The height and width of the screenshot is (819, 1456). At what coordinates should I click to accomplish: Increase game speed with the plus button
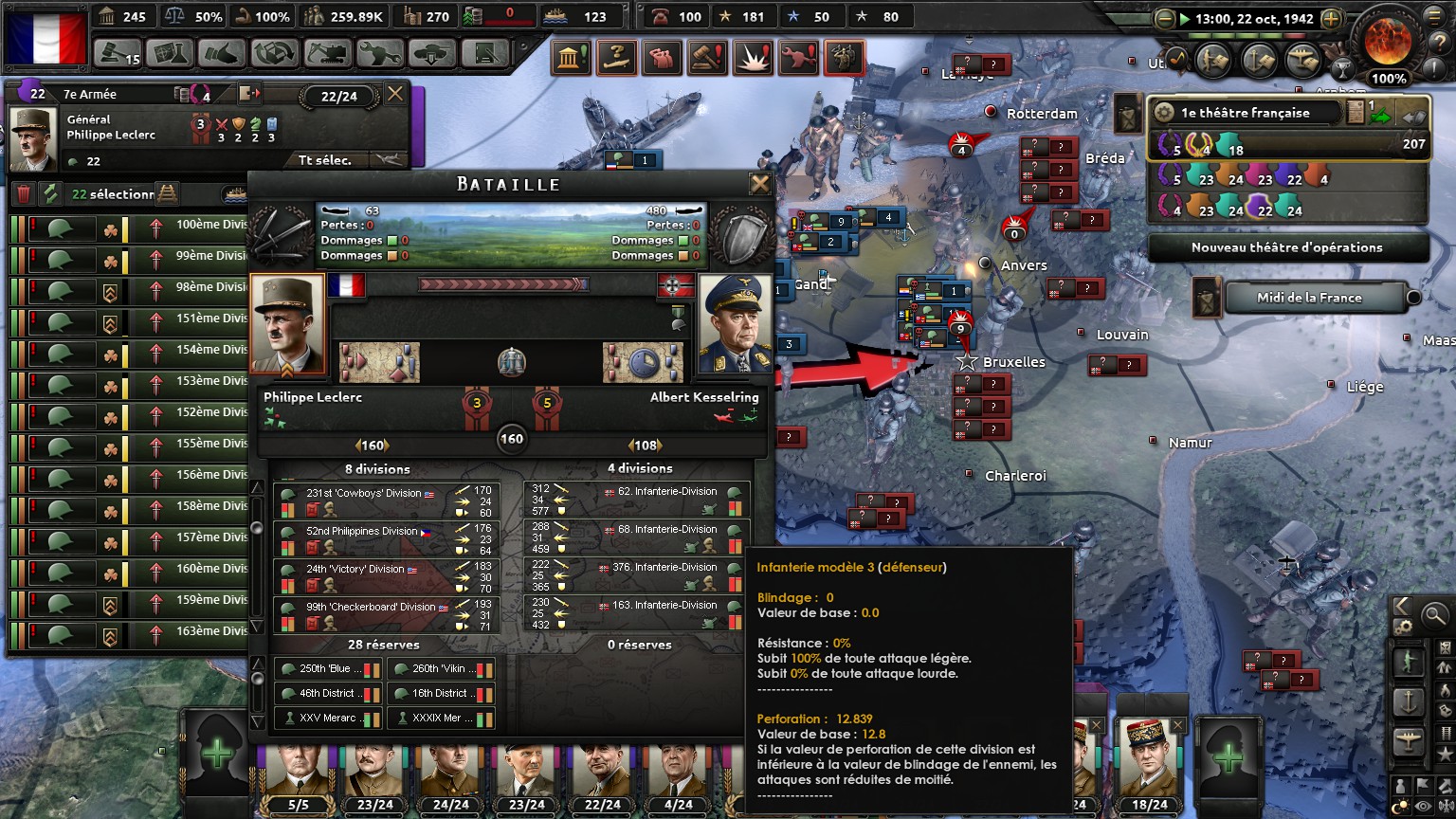pyautogui.click(x=1331, y=18)
